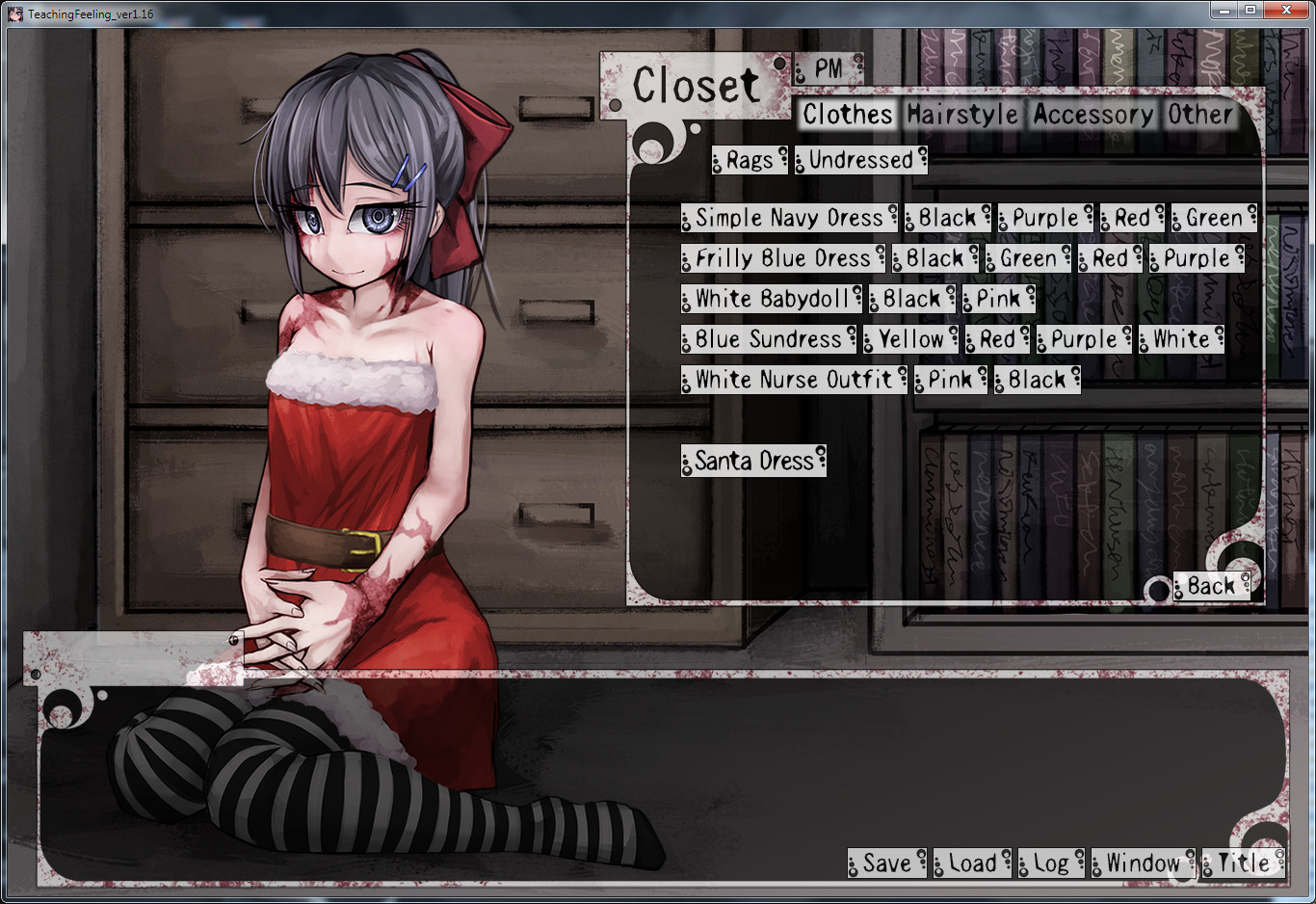Screen dimensions: 1316x904
Task: Open the Save menu
Action: [886, 864]
